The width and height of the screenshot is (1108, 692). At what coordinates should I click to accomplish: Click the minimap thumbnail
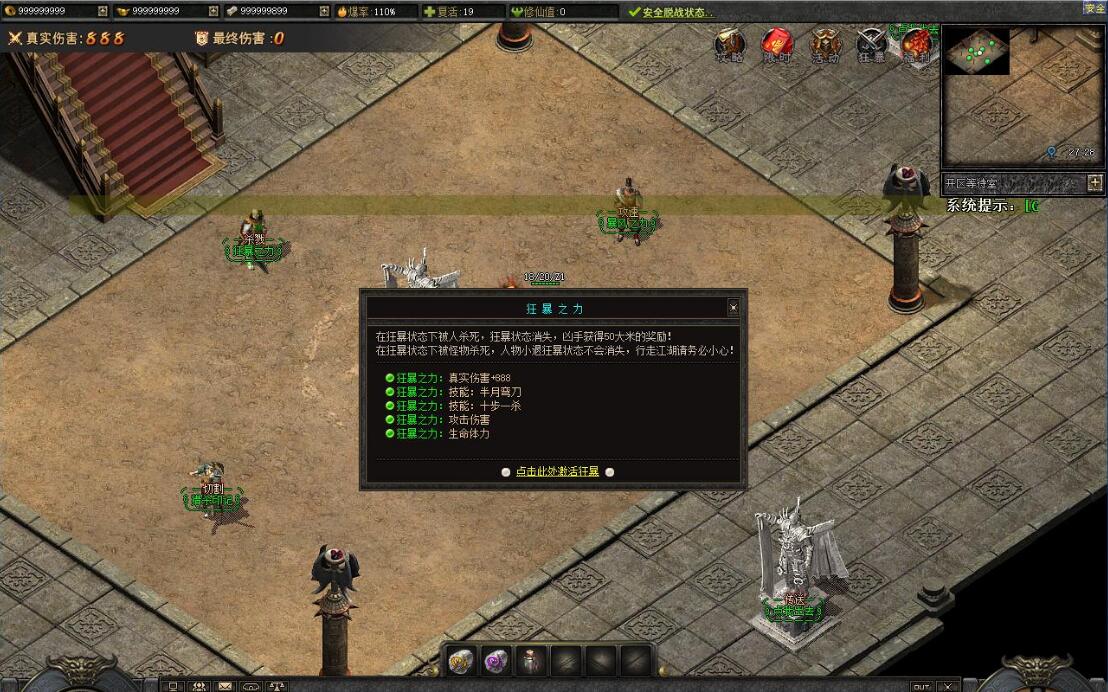coord(978,51)
